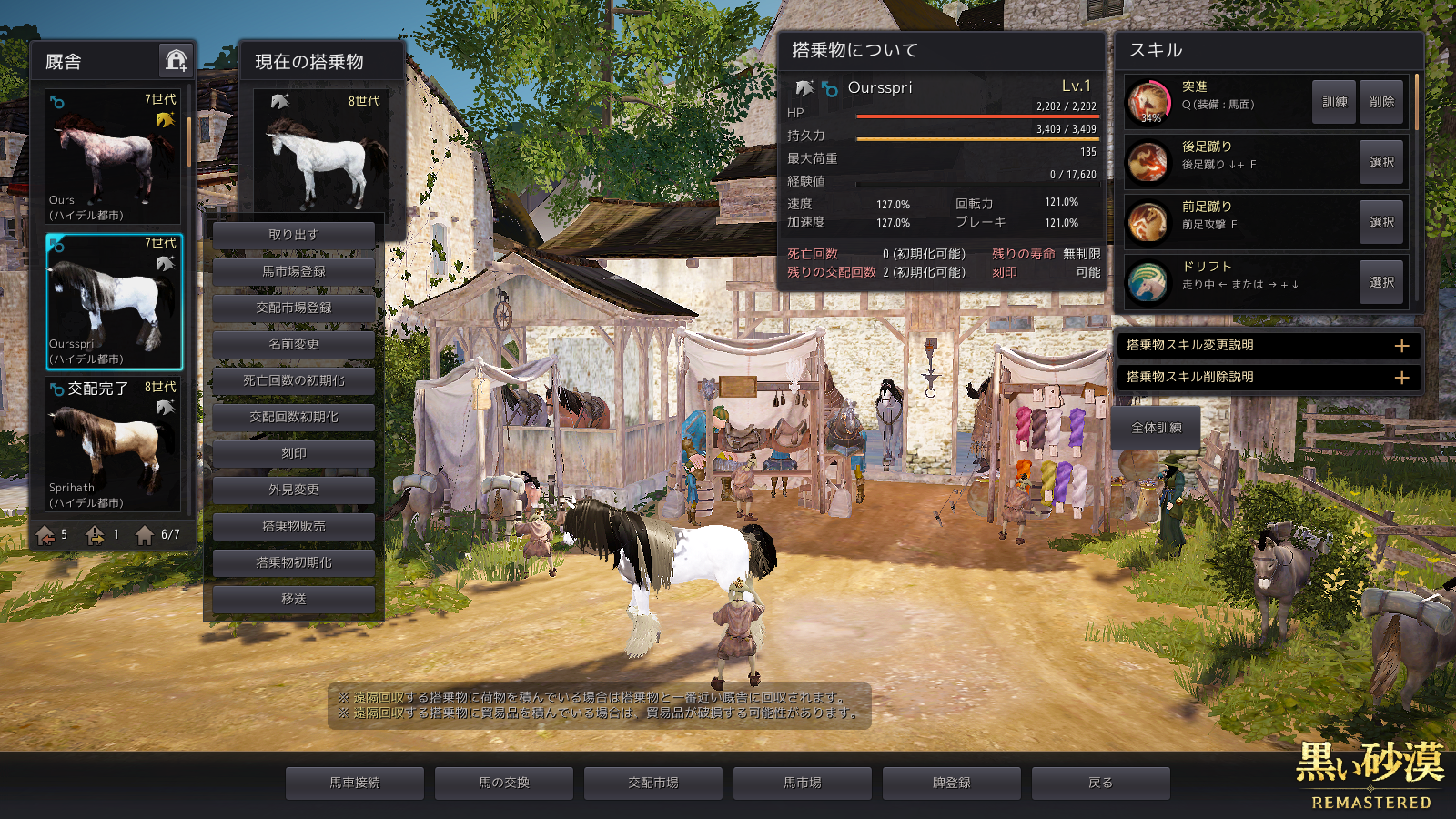The width and height of the screenshot is (1456, 819).
Task: Select the stabled horse named Ours
Action: click(x=113, y=157)
